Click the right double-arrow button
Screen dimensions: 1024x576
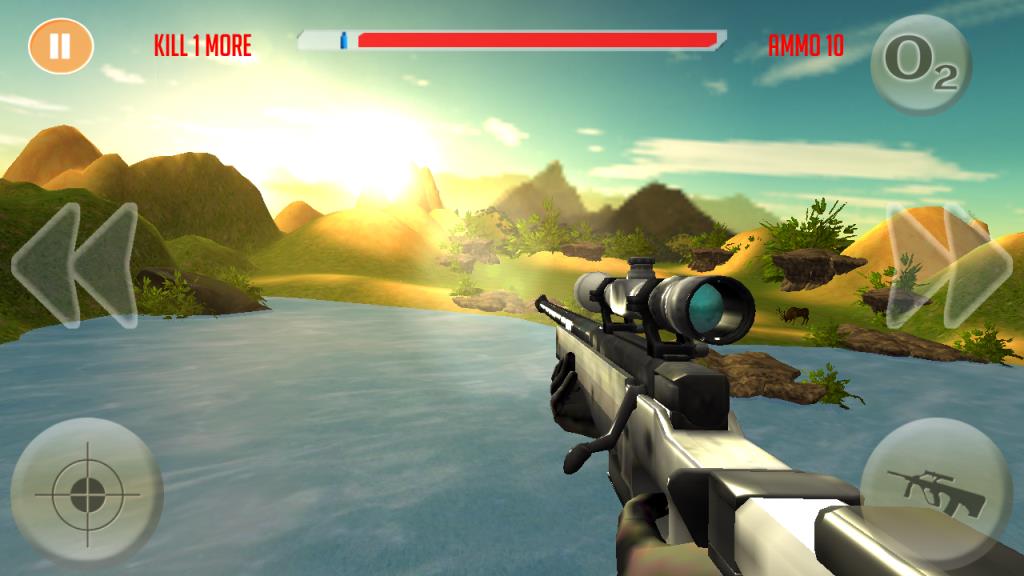coord(949,266)
